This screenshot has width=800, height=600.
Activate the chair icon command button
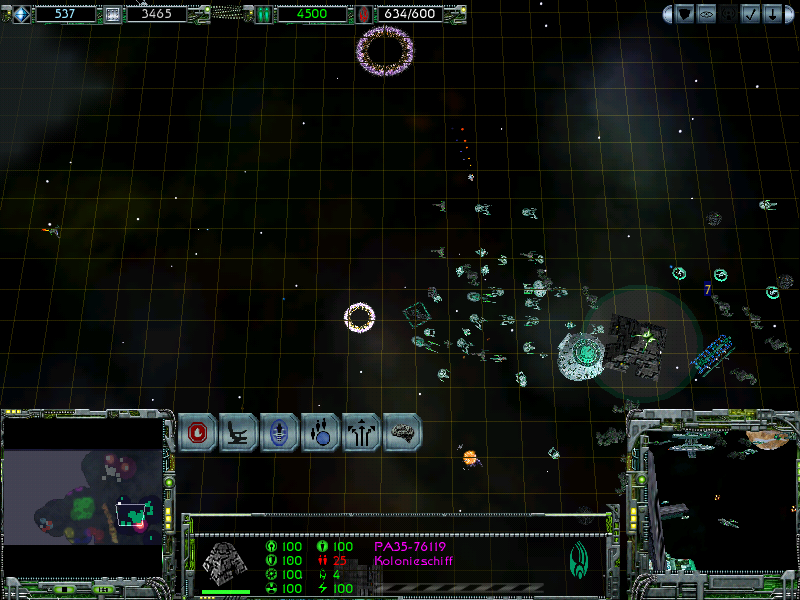click(239, 432)
